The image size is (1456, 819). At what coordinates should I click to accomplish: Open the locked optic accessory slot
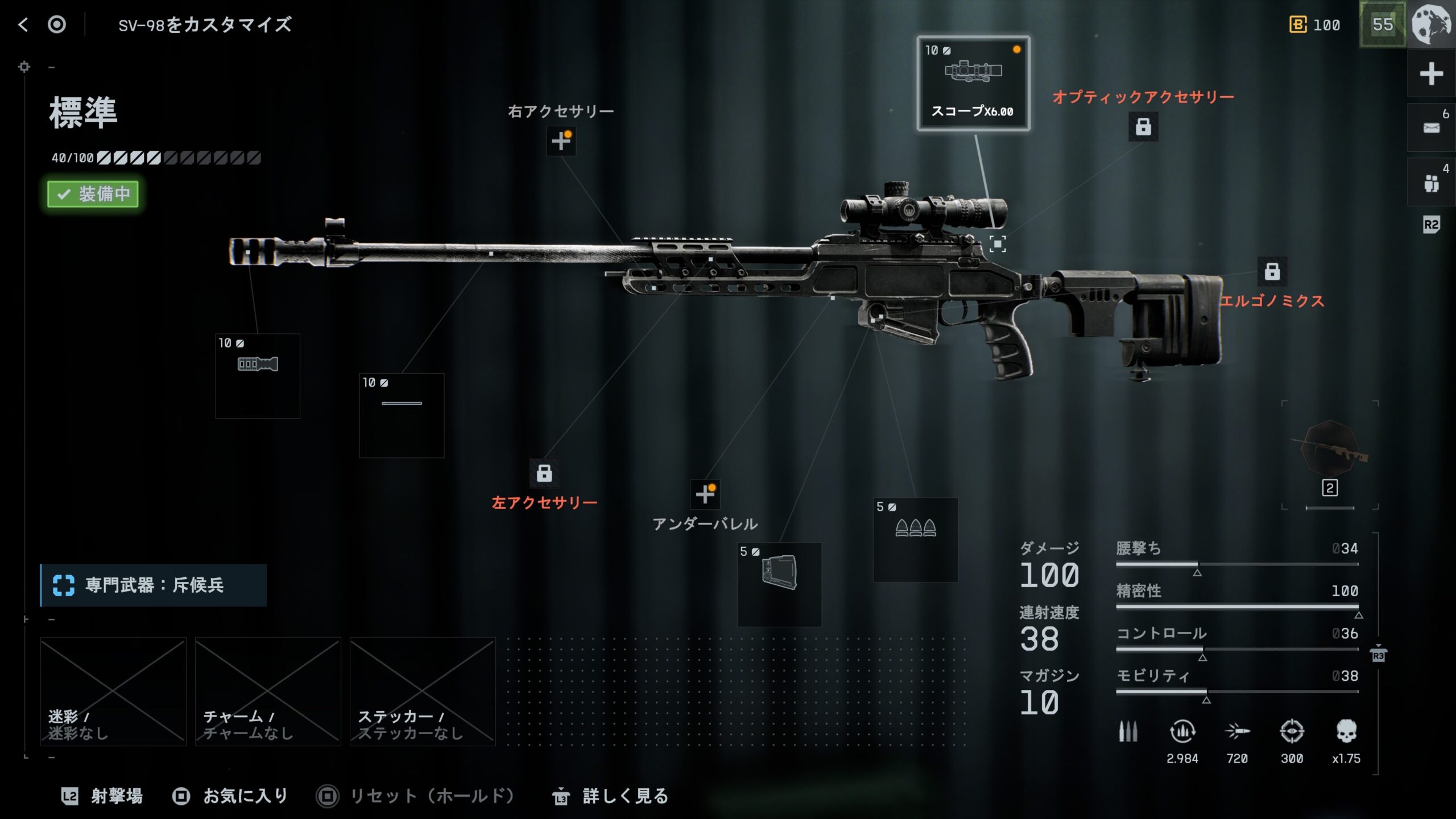point(1143,126)
